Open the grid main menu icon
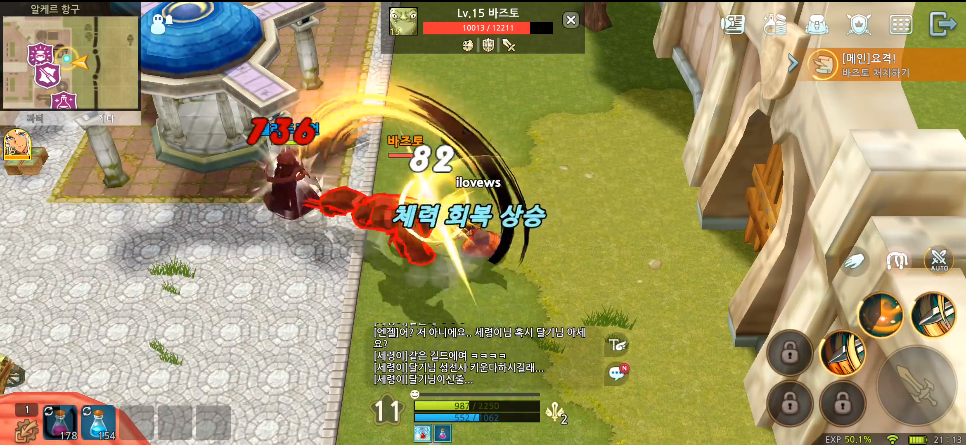 point(900,24)
